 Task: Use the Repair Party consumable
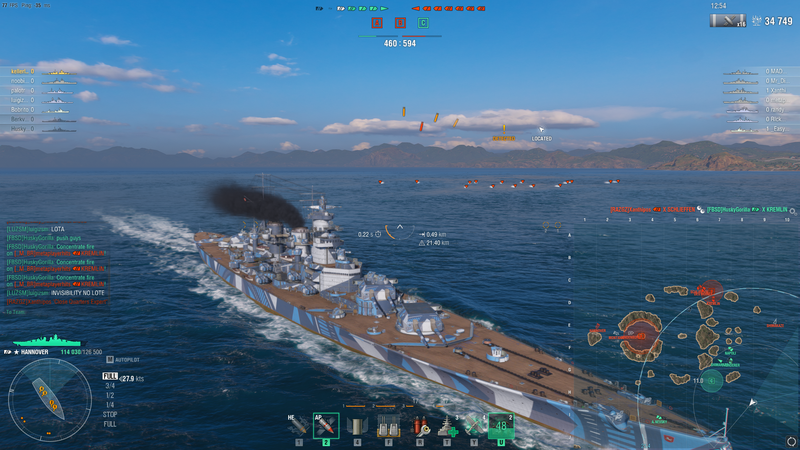point(447,427)
